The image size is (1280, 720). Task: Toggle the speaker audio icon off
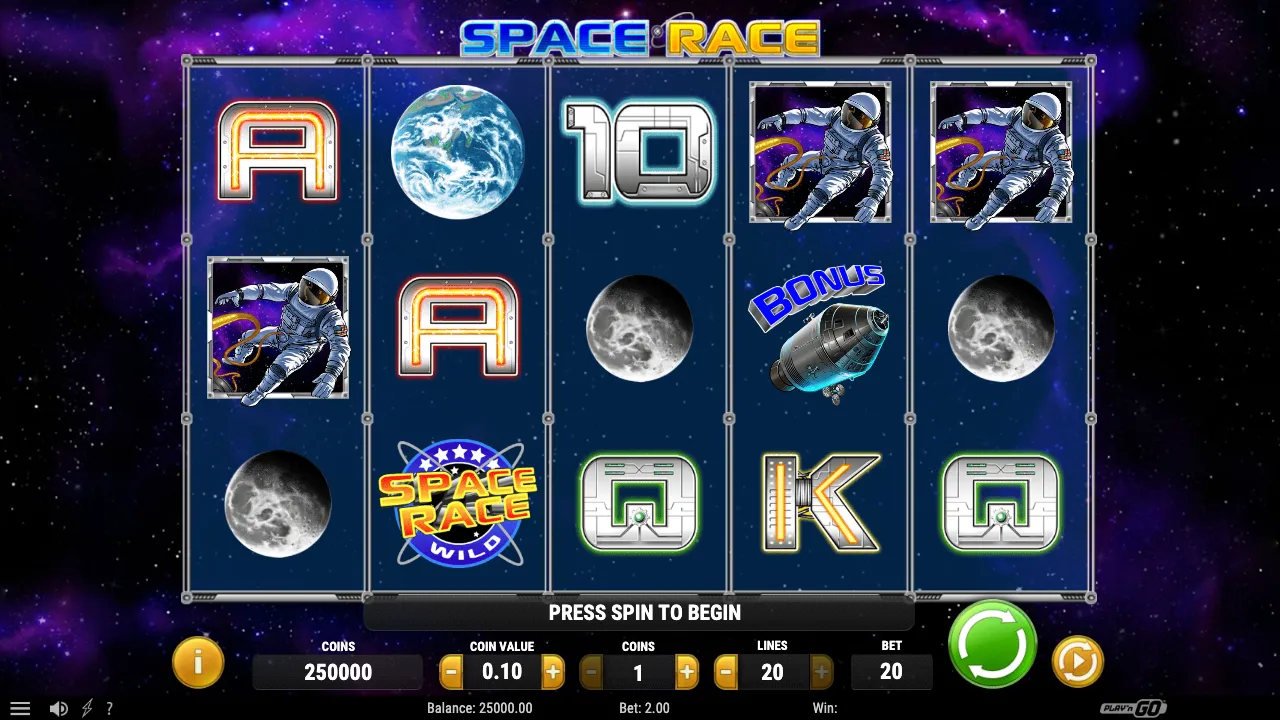tap(58, 707)
